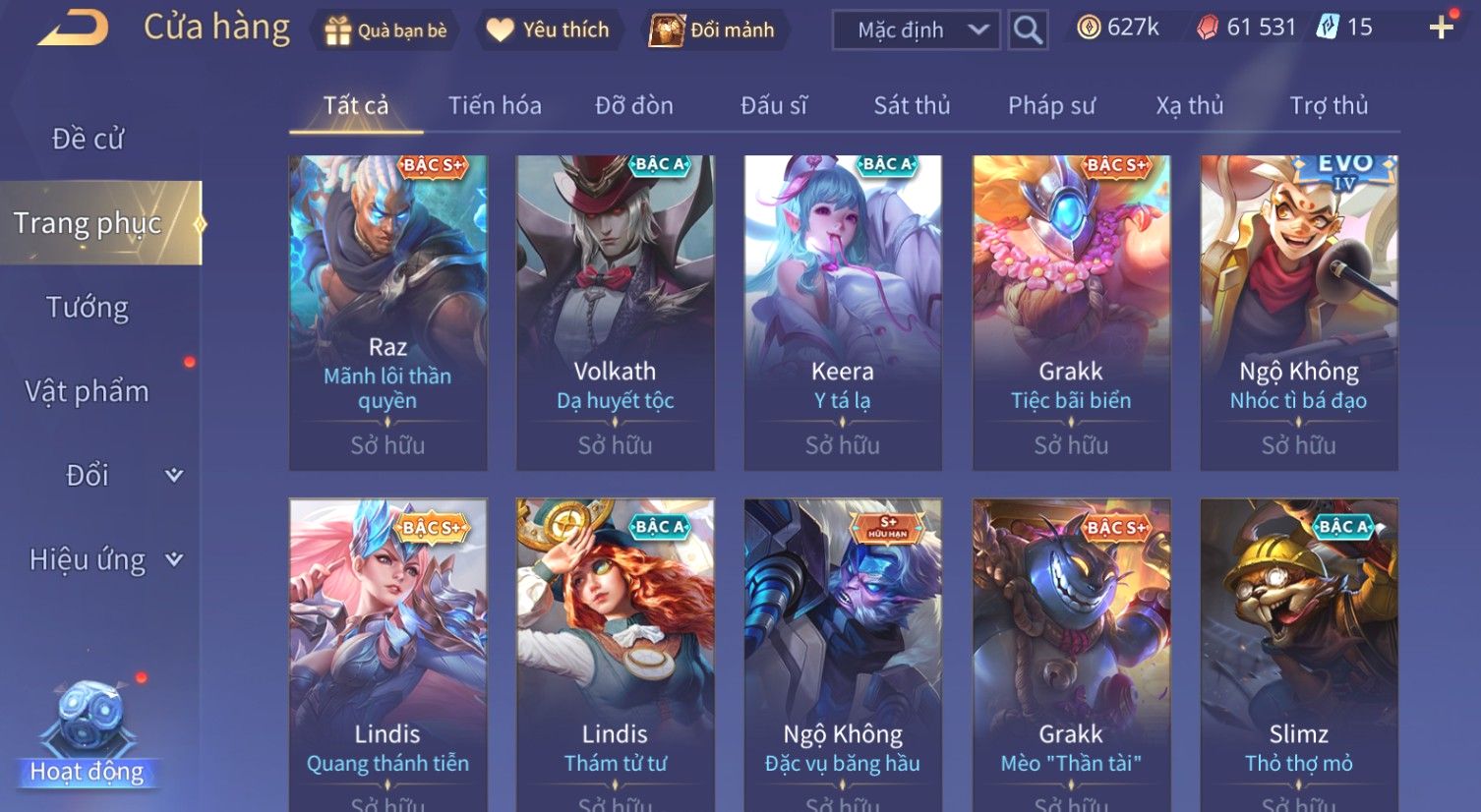Add currency with the plus button
1481x812 pixels.
[1441, 28]
